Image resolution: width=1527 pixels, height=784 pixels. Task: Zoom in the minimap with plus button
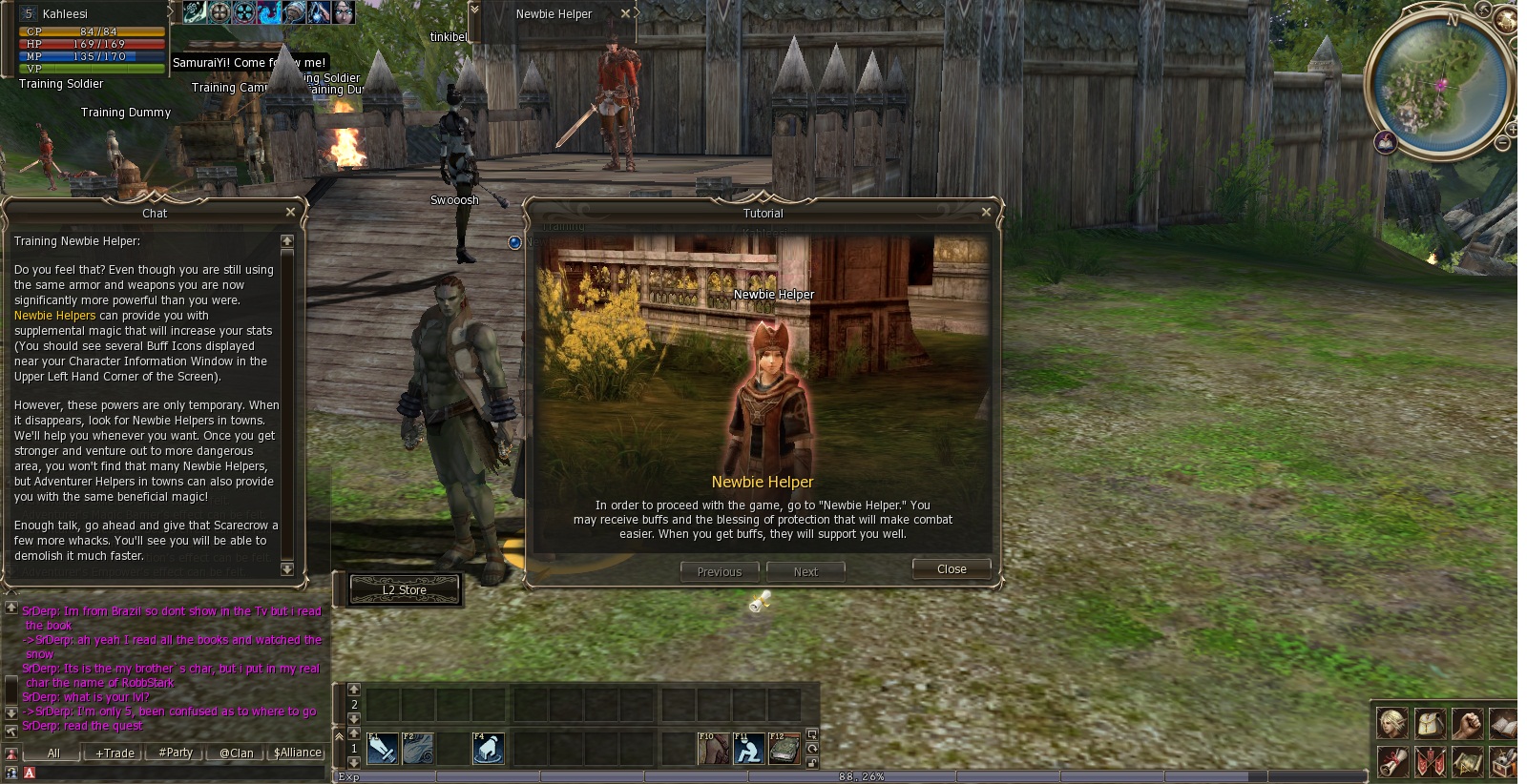click(1512, 129)
